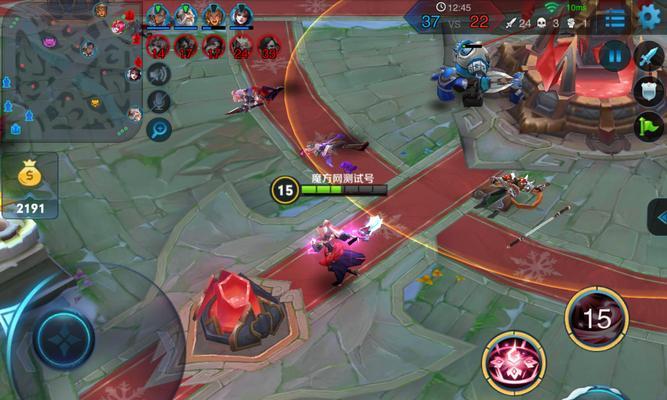
Task: Click the magnifier map zoom button
Action: [x=159, y=129]
